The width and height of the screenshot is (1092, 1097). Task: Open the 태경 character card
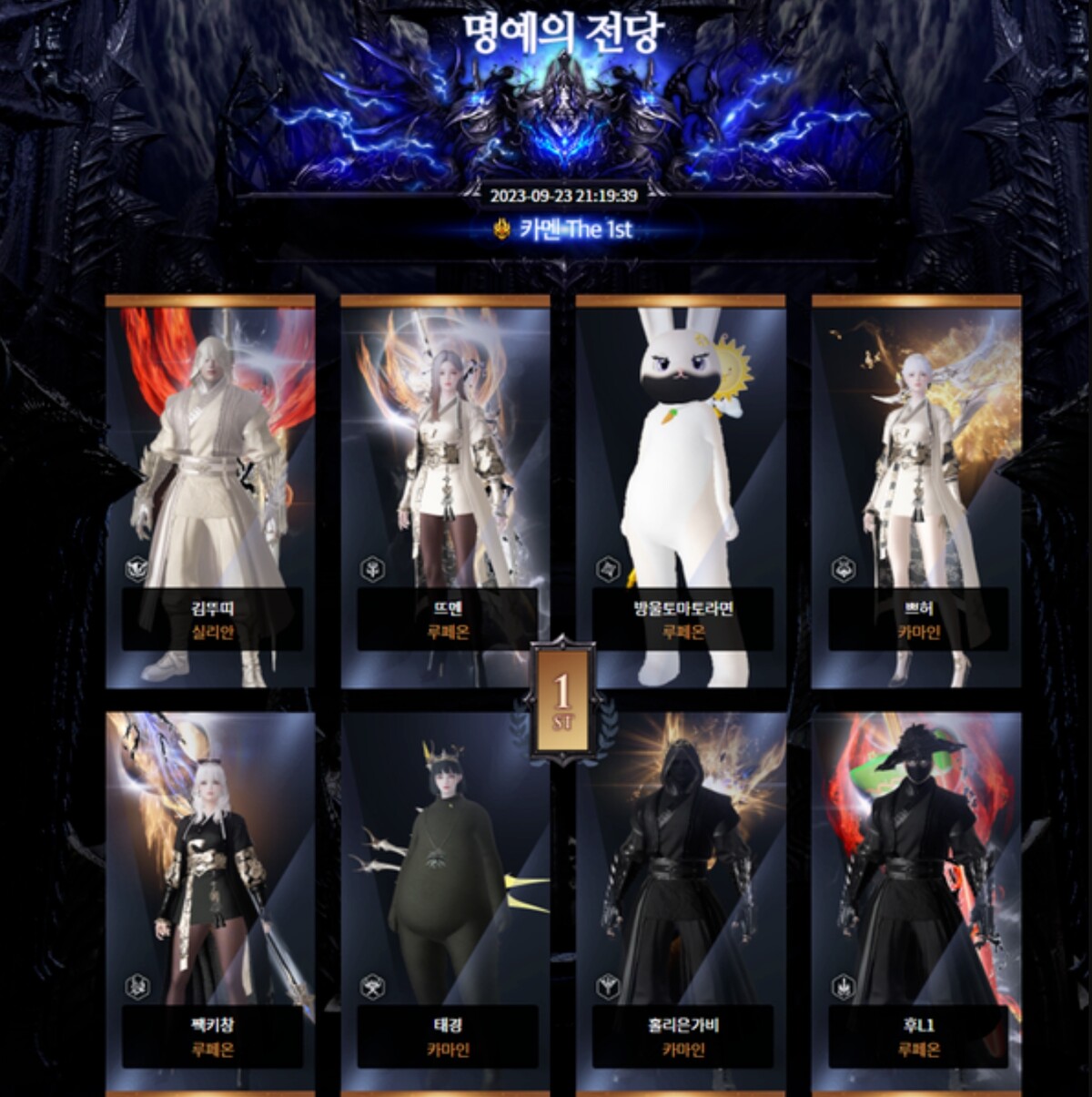[x=446, y=901]
